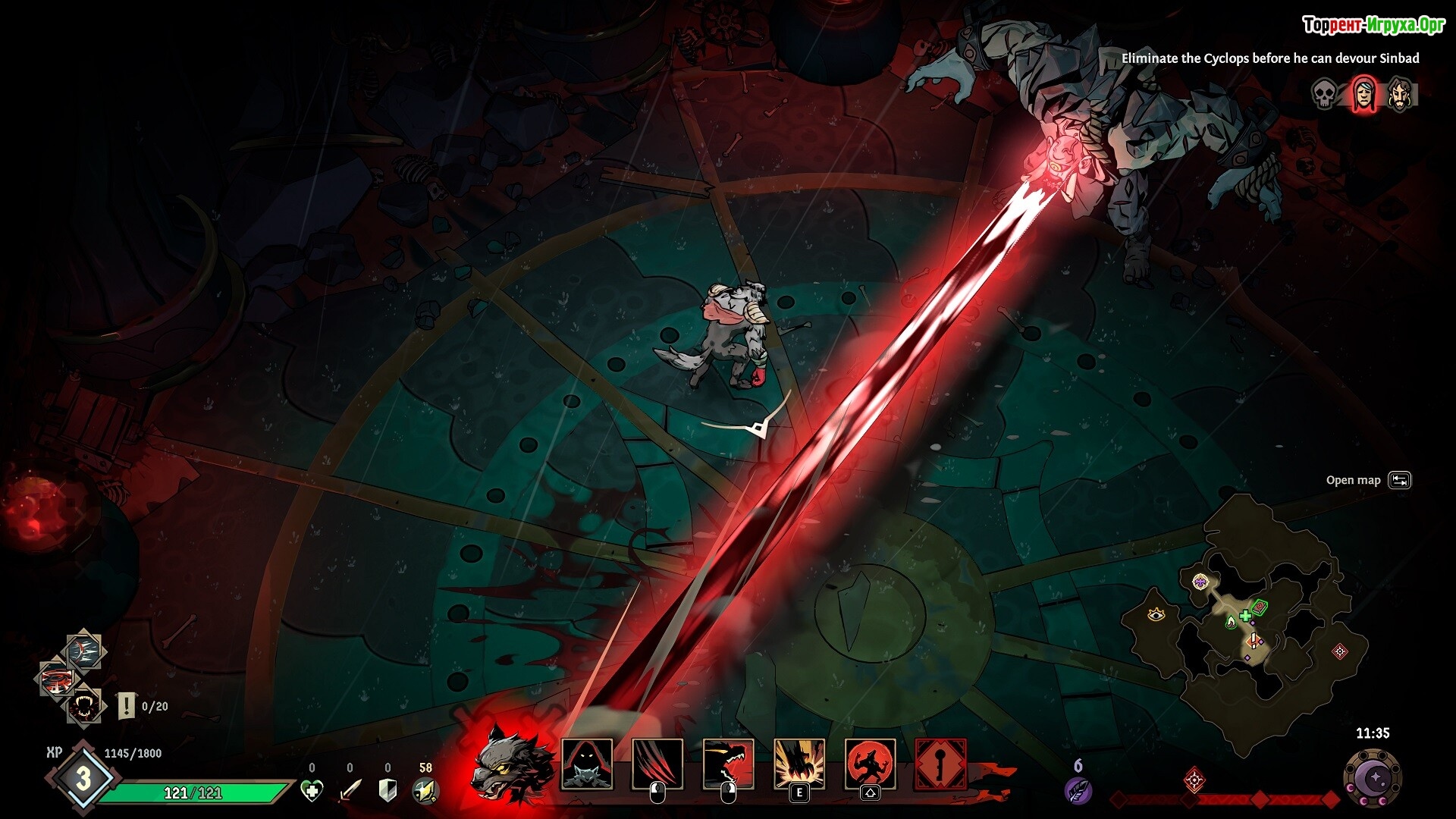This screenshot has width=1456, height=819.
Task: Use the wolf bite ability icon
Action: coord(728,764)
